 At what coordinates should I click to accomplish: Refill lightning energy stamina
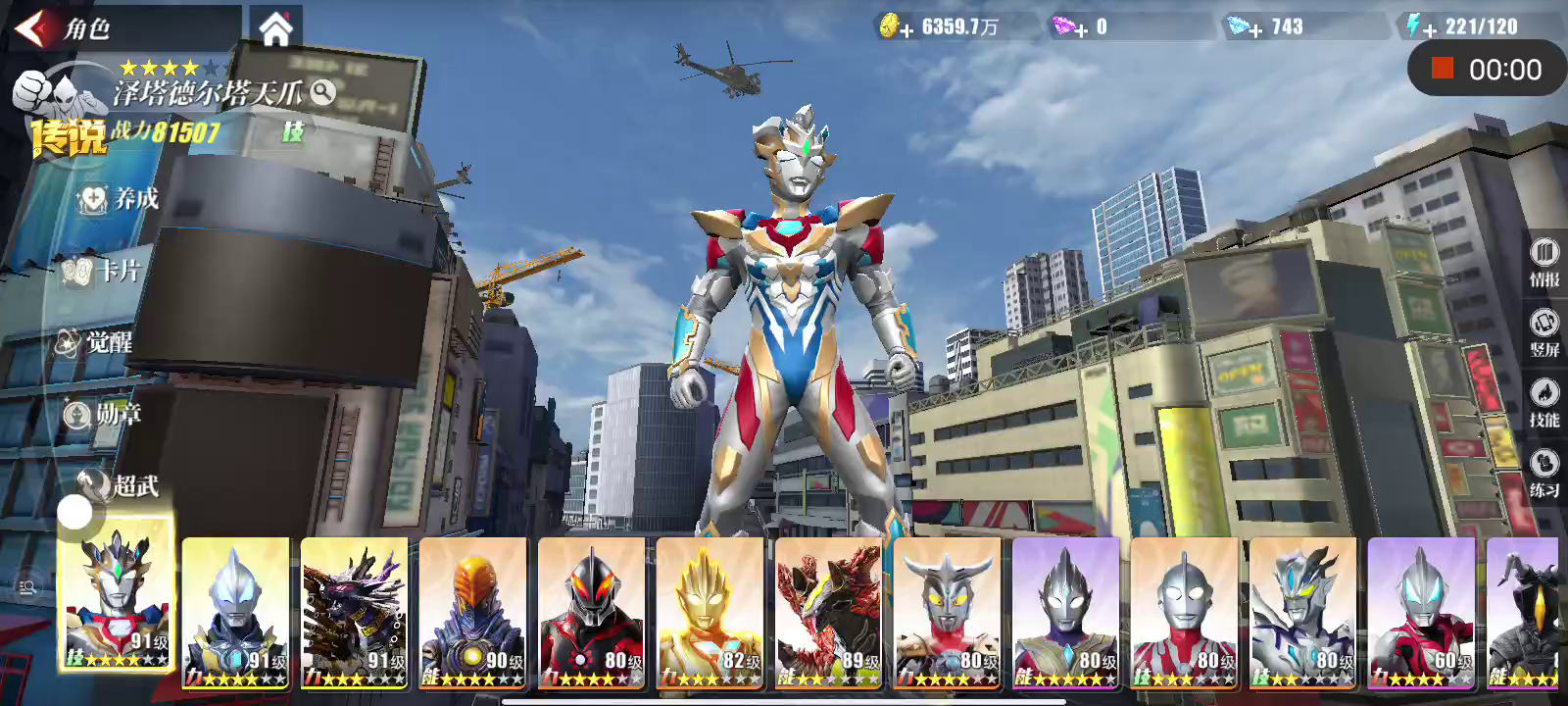click(1430, 30)
